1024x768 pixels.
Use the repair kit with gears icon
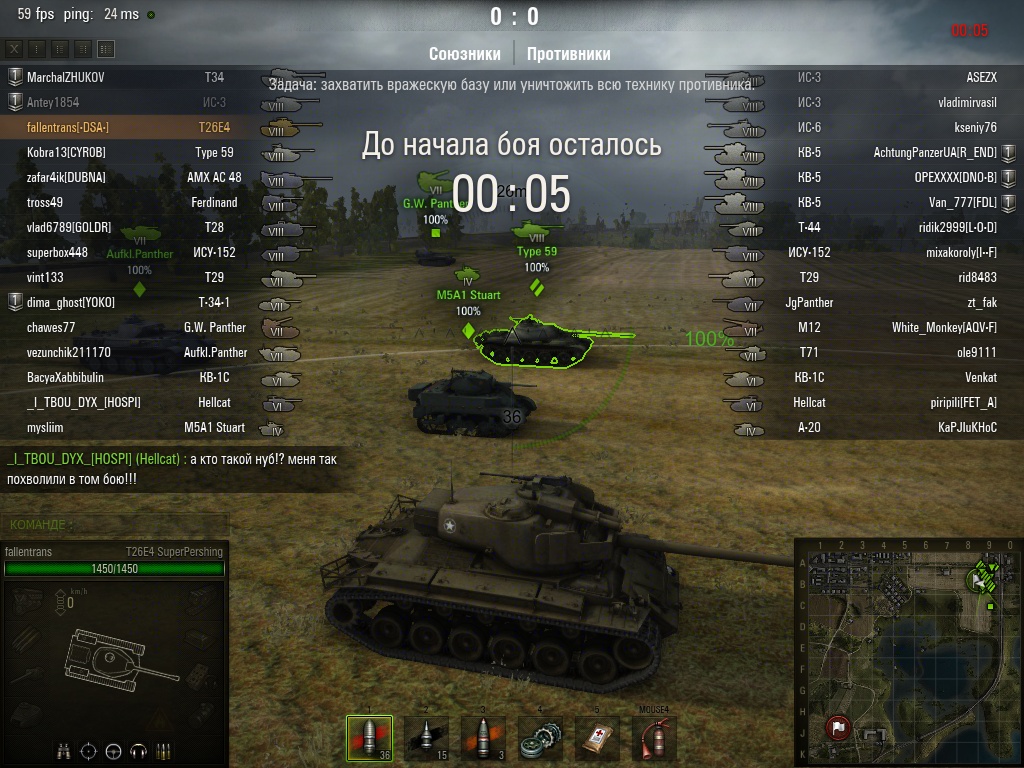[540, 738]
